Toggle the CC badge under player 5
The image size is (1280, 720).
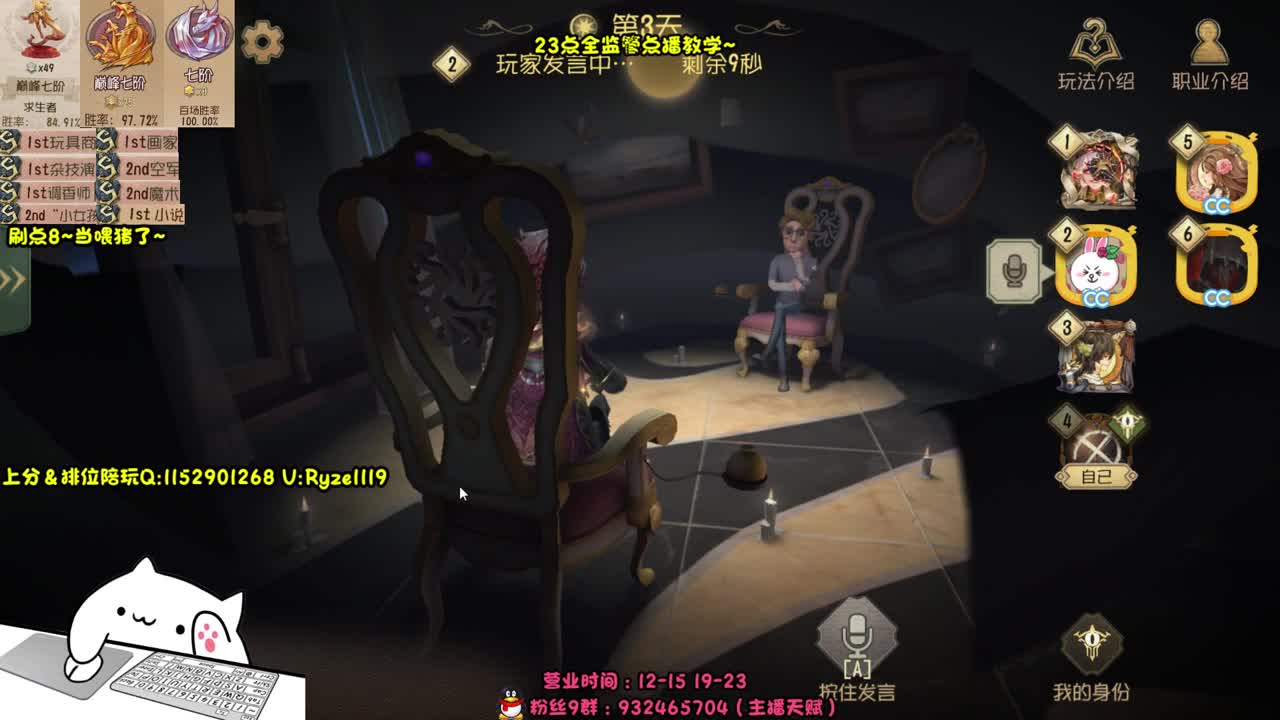click(x=1218, y=203)
